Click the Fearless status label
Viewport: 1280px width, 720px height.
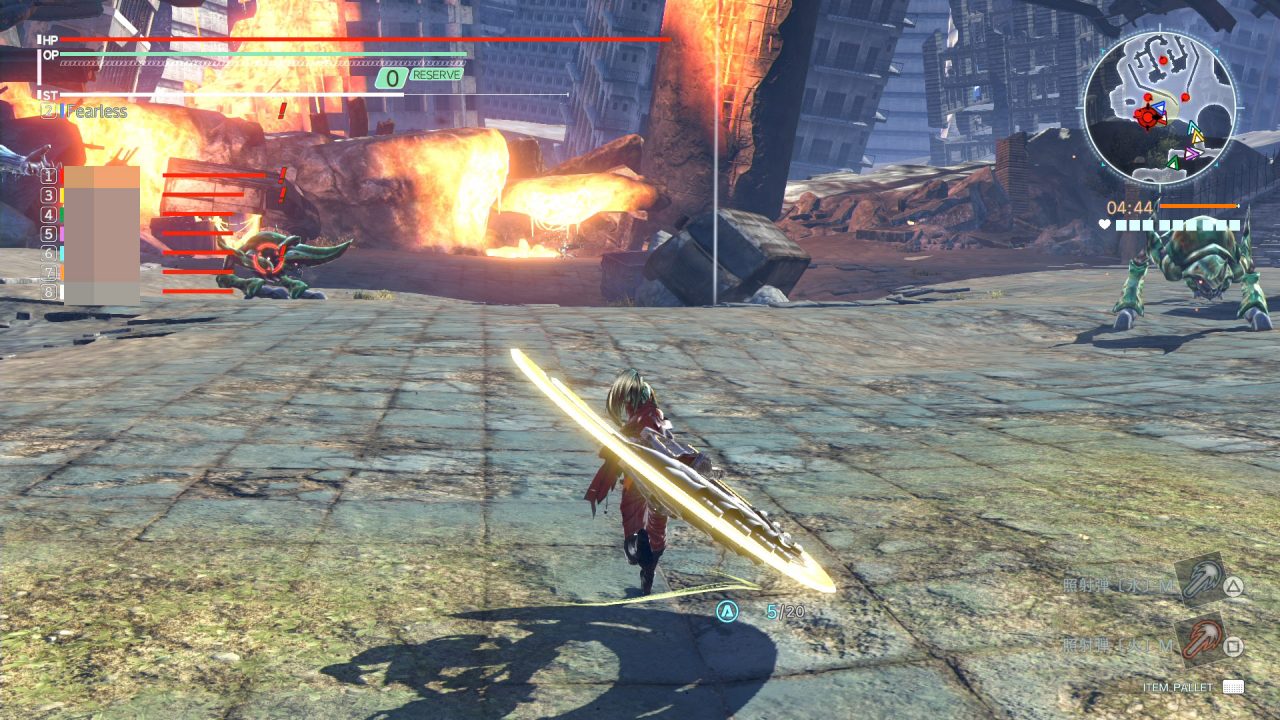[96, 111]
